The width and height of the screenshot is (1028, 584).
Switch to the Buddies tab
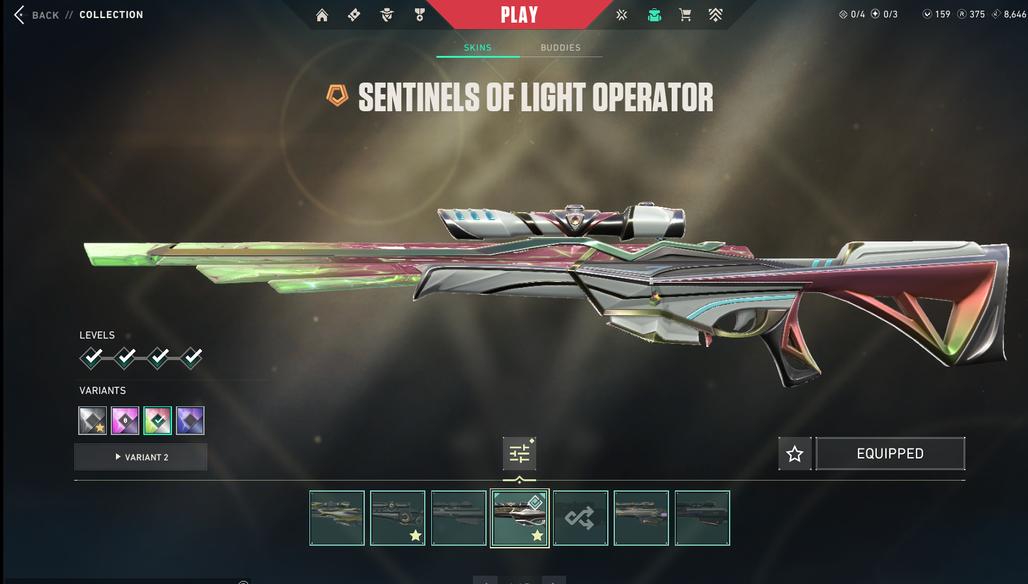[x=560, y=48]
